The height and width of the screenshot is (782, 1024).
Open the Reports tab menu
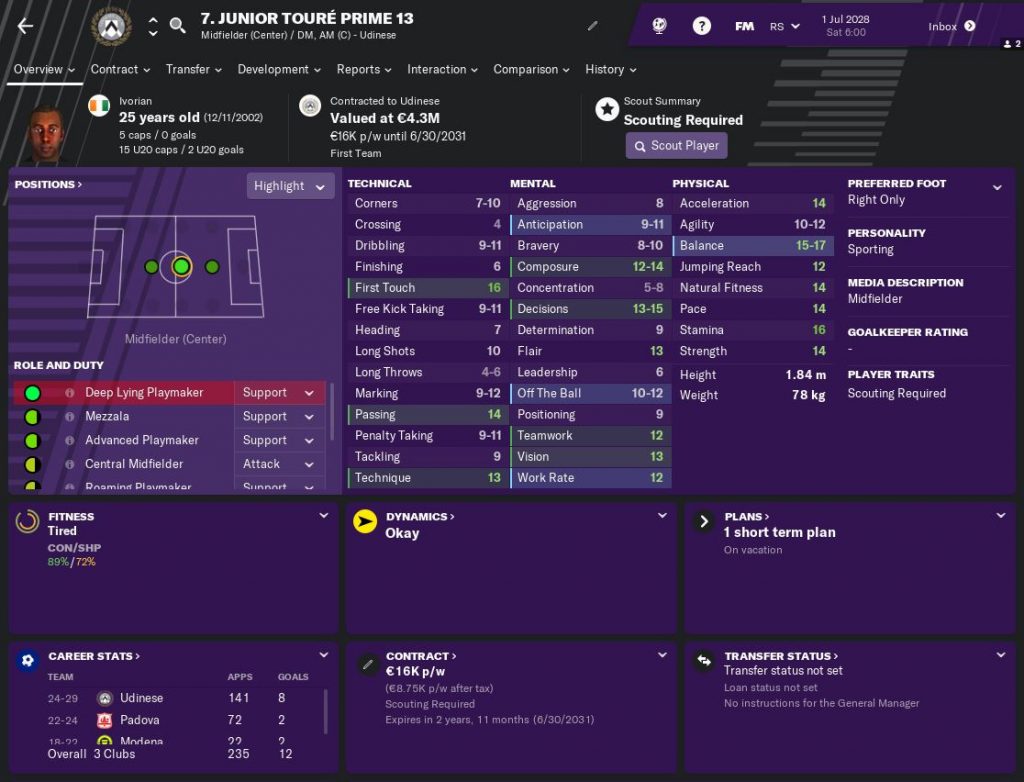click(x=364, y=69)
